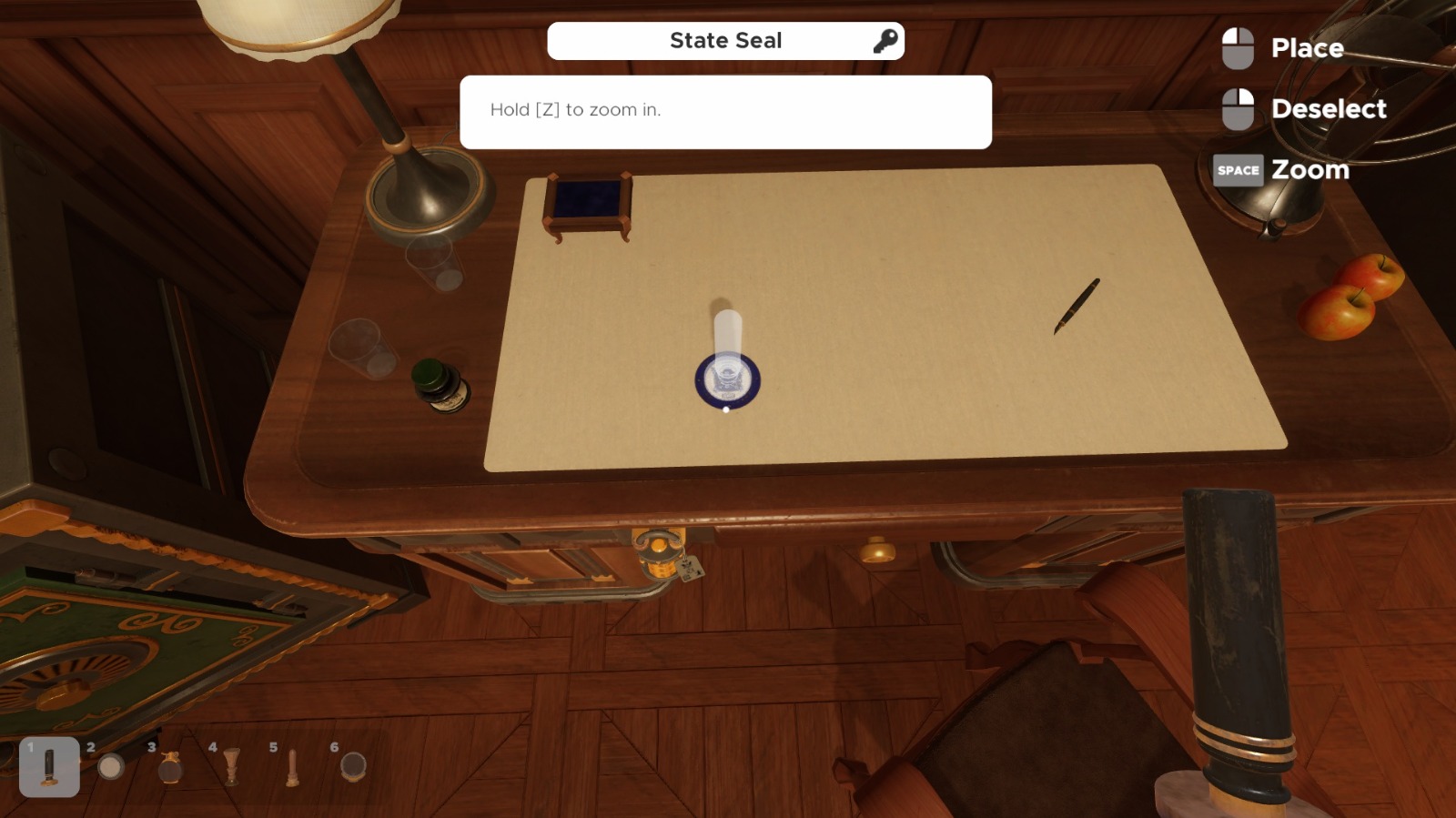
Task: Click the SPACE key Zoom icon
Action: point(1239,169)
